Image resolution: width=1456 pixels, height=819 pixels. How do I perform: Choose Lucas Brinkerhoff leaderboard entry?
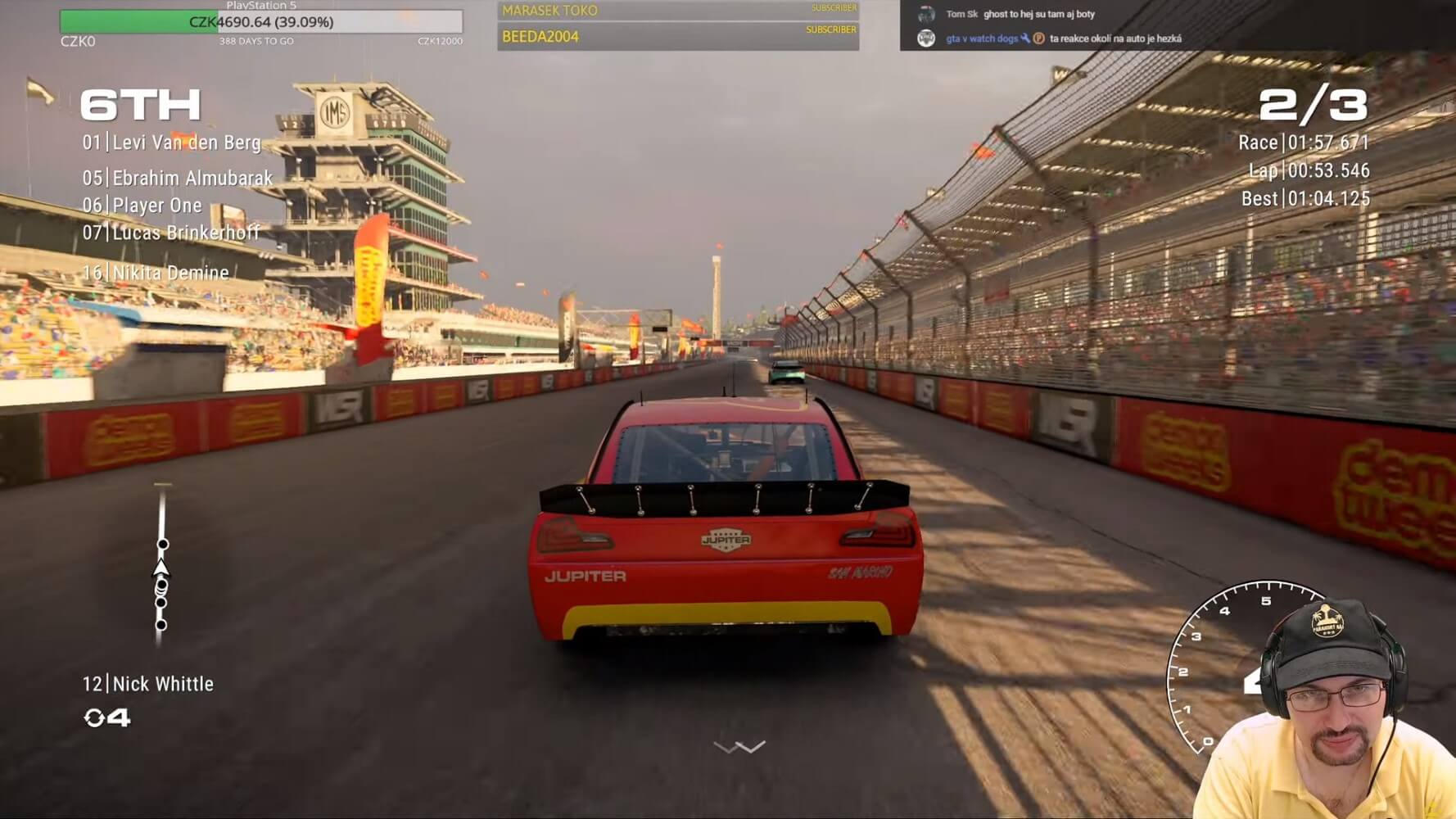171,233
